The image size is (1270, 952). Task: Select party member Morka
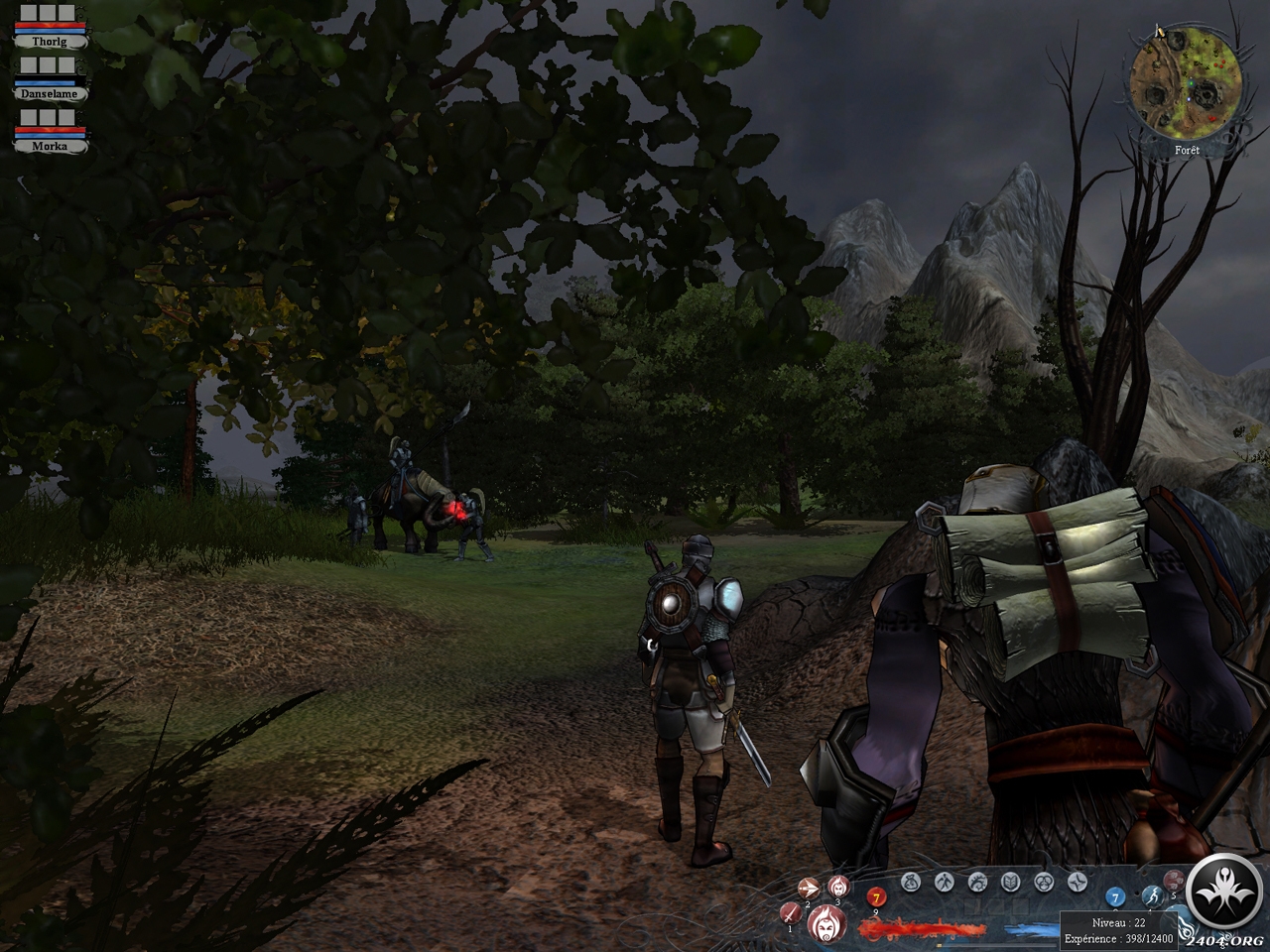pyautogui.click(x=52, y=144)
